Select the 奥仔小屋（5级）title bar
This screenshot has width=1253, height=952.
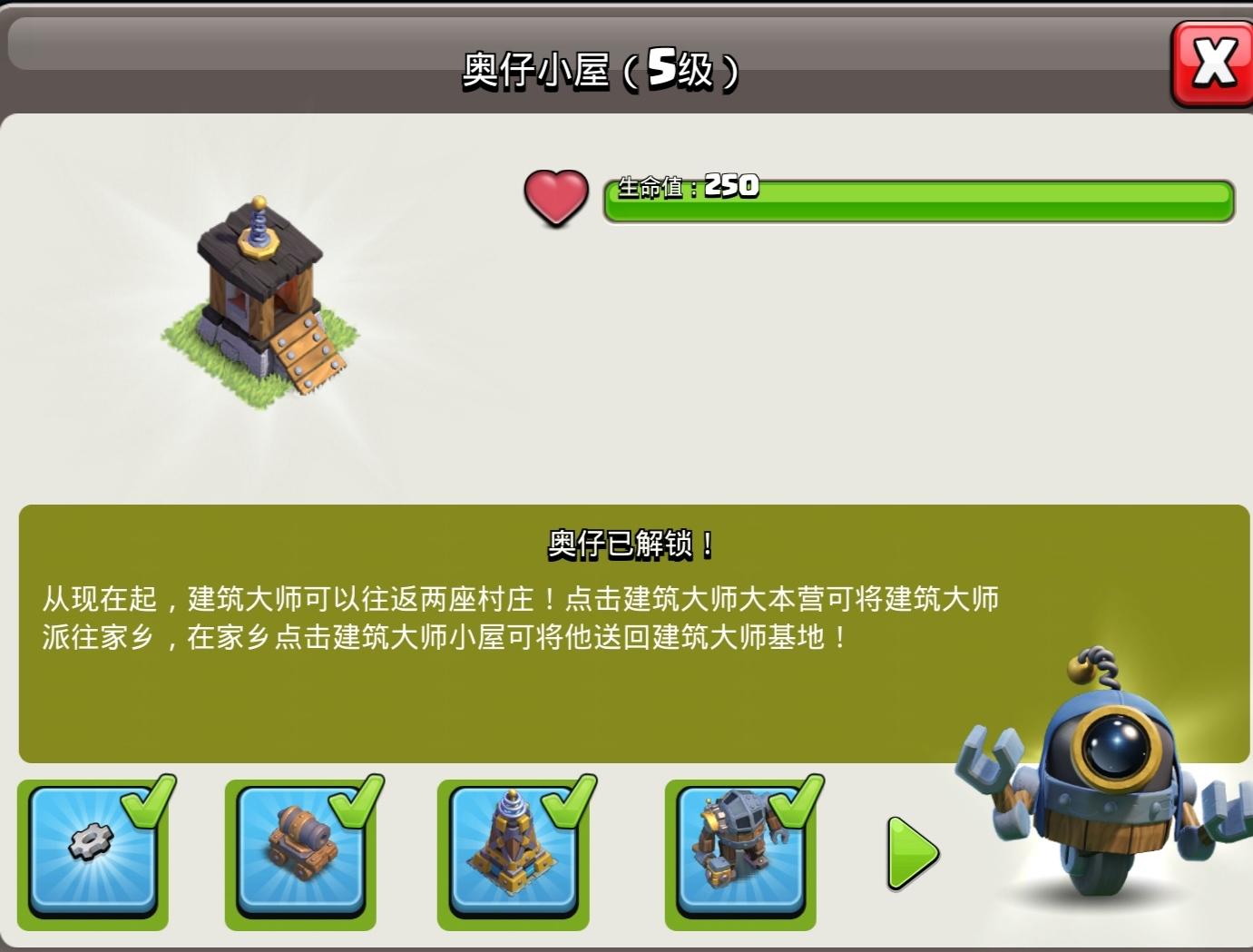coord(602,66)
